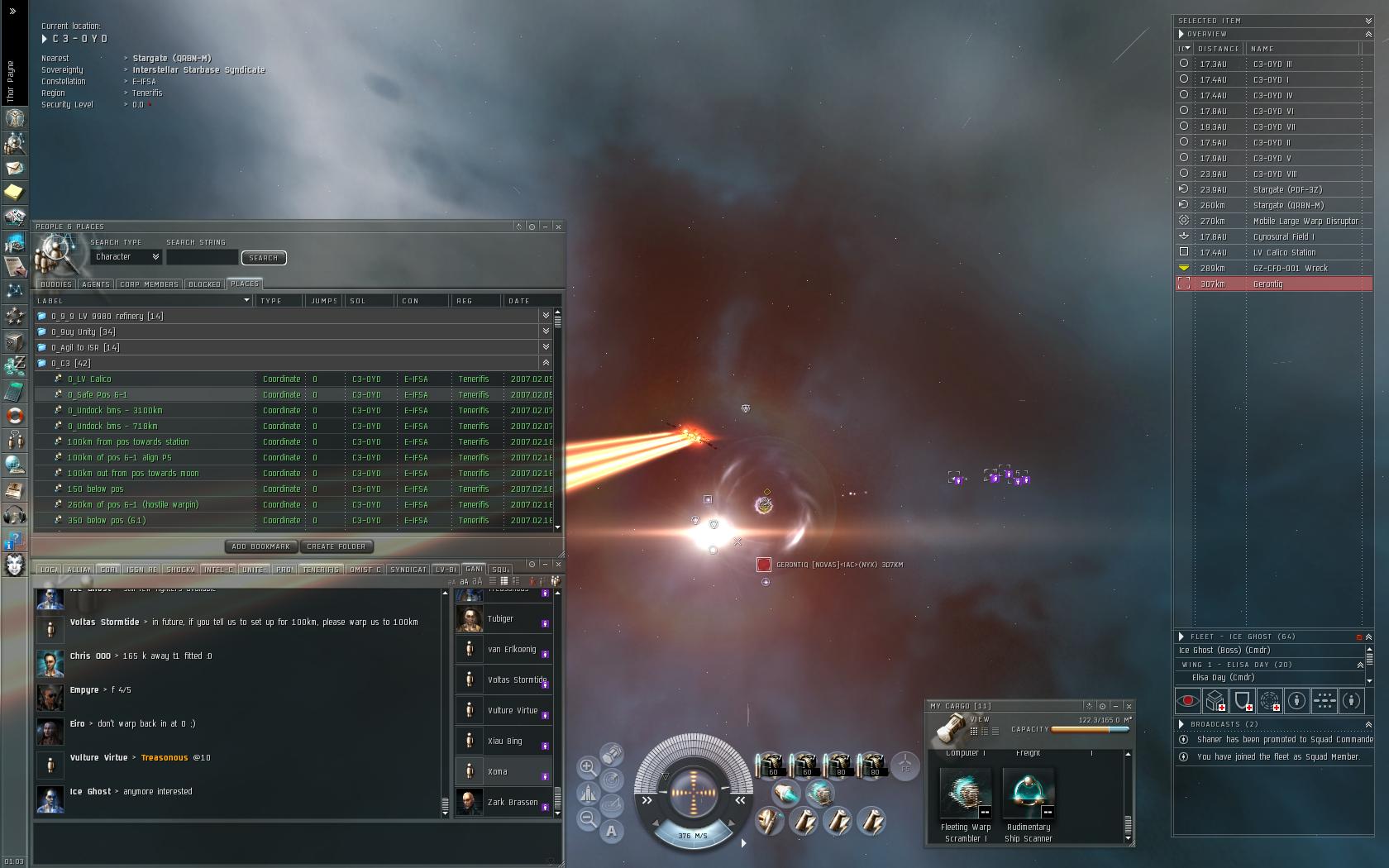This screenshot has height=868, width=1389.
Task: Close the People & Places window
Action: coord(558,227)
